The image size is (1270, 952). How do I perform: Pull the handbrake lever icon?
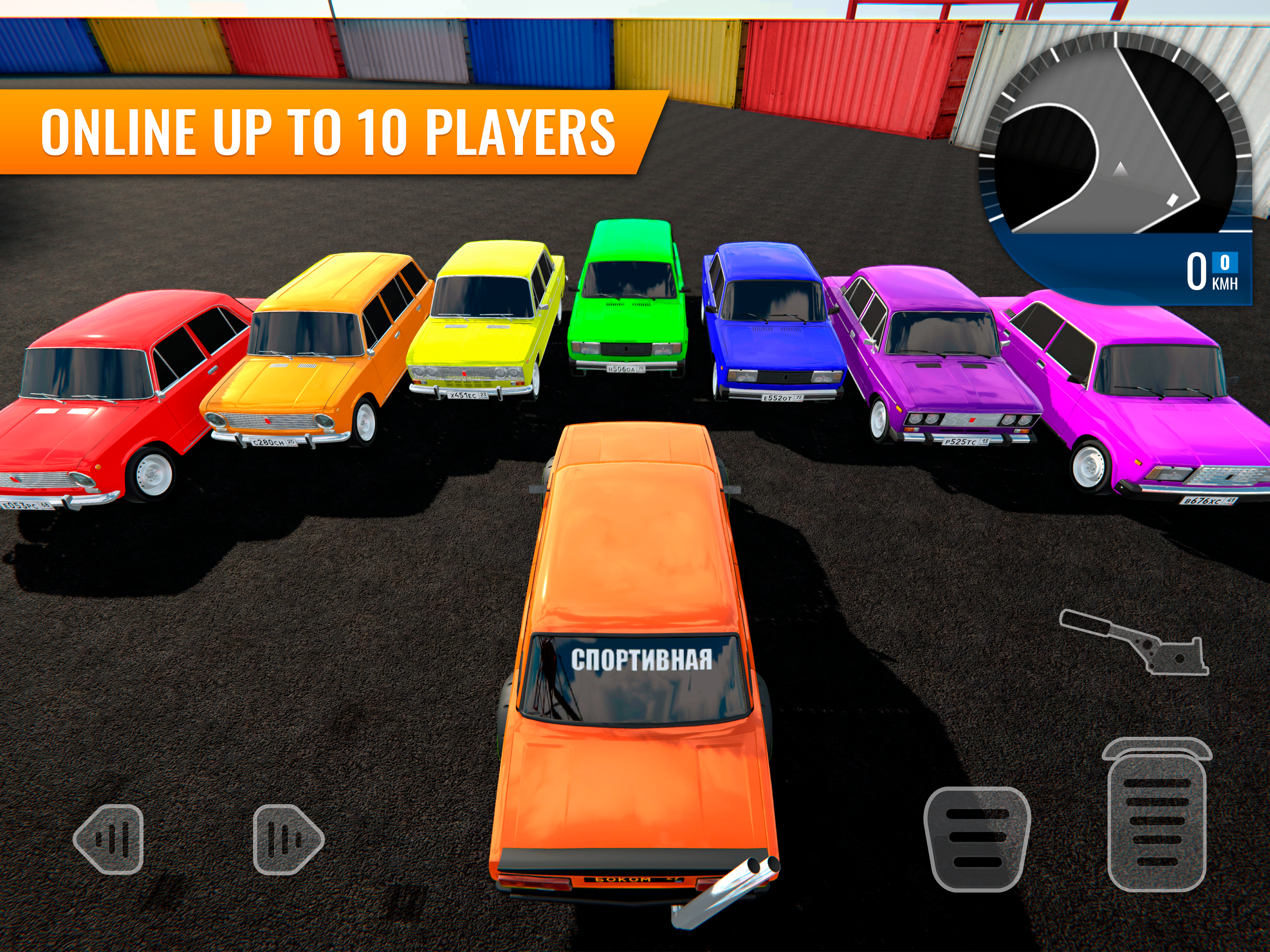(1134, 641)
